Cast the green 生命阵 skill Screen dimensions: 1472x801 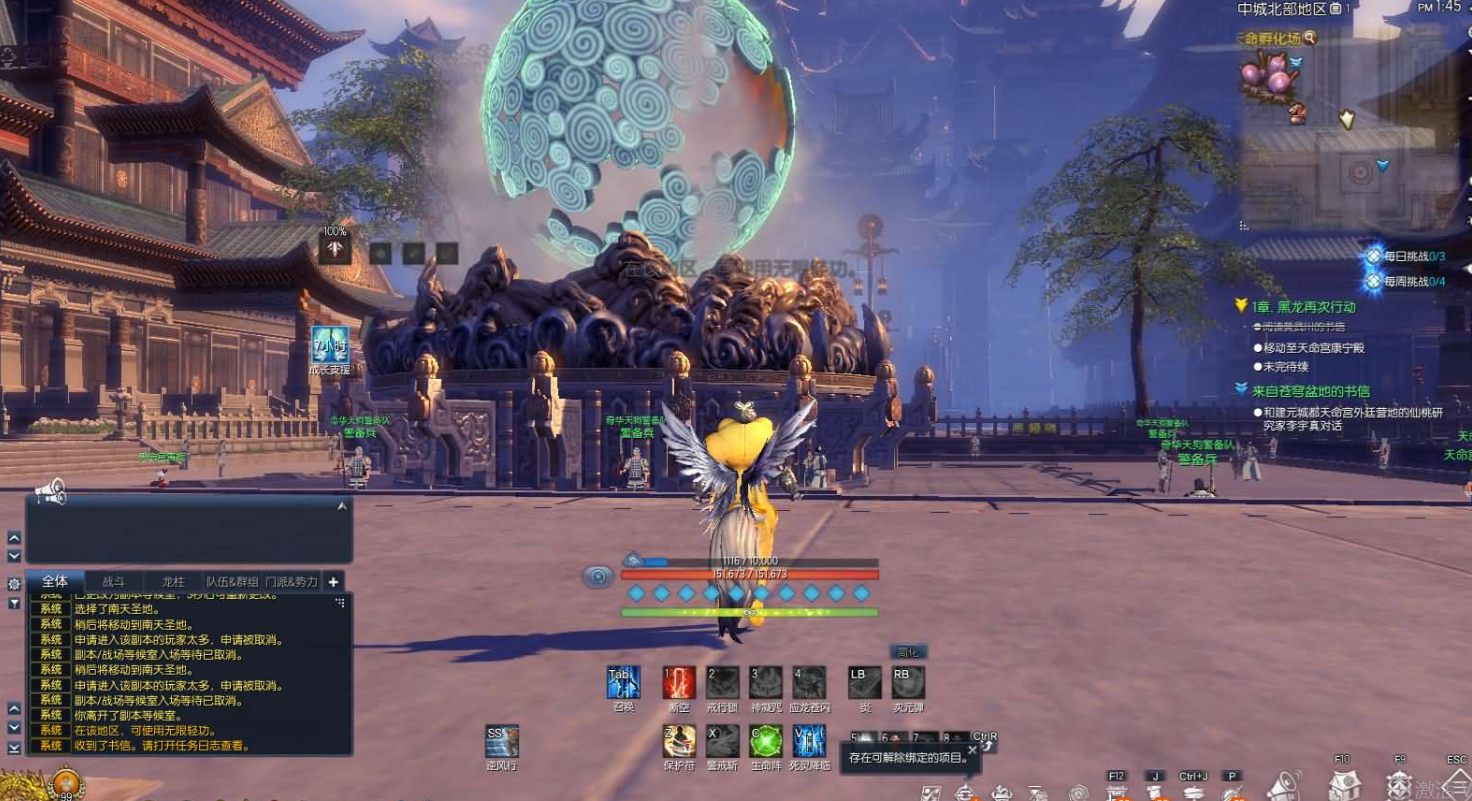(x=766, y=741)
